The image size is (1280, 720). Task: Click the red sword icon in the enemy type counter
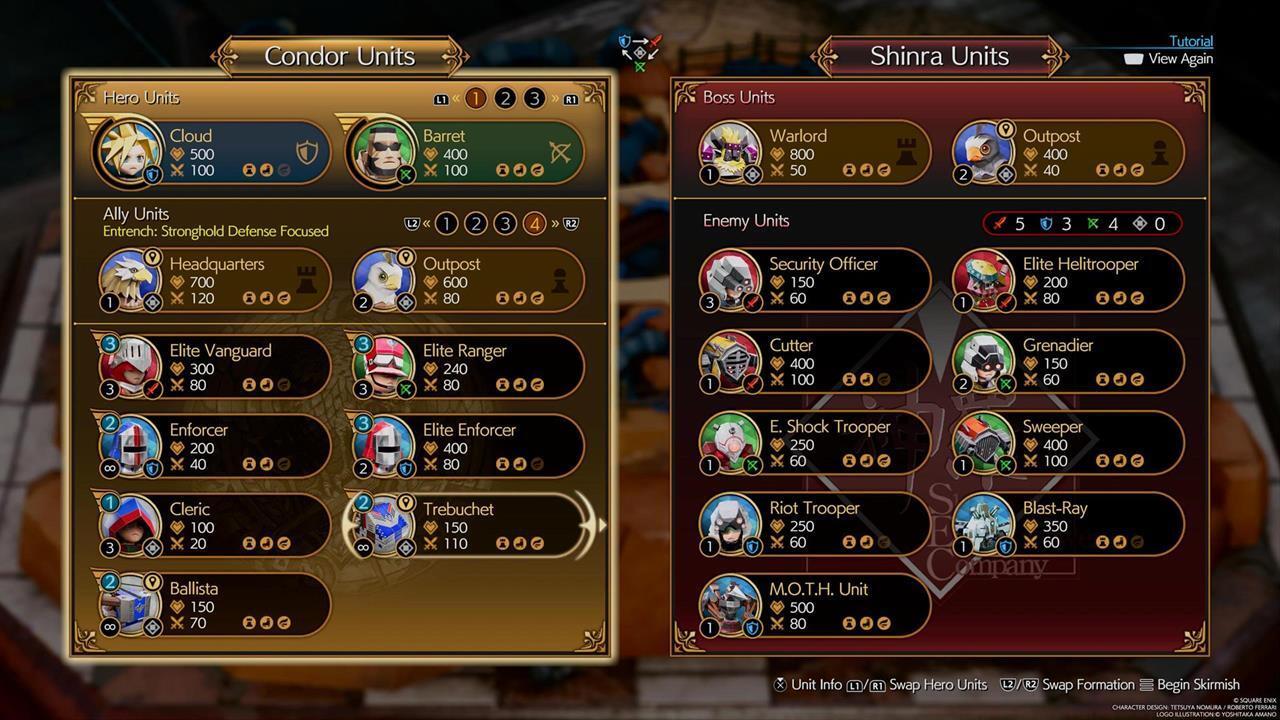(998, 223)
